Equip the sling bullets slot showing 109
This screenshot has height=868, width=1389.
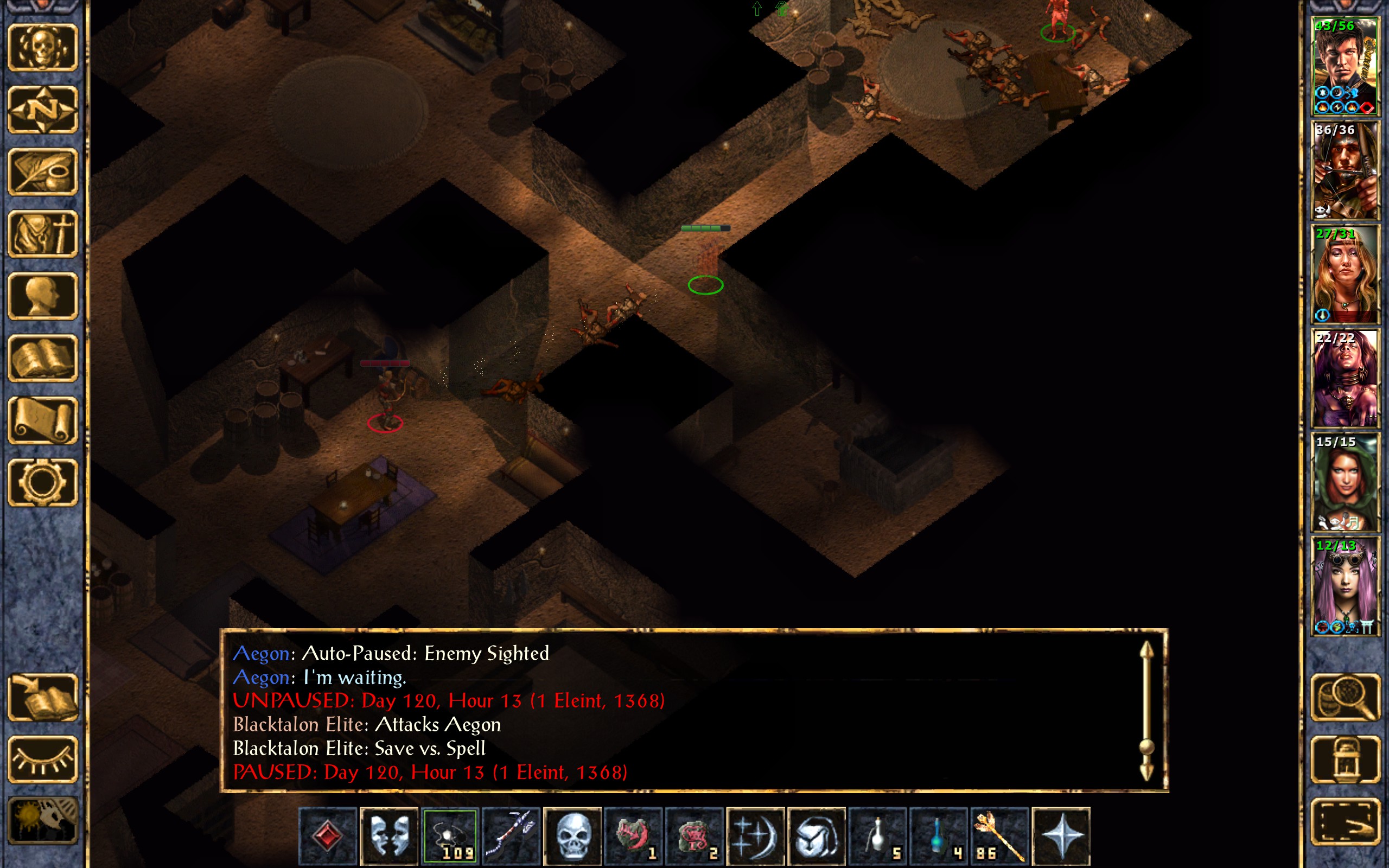[450, 836]
